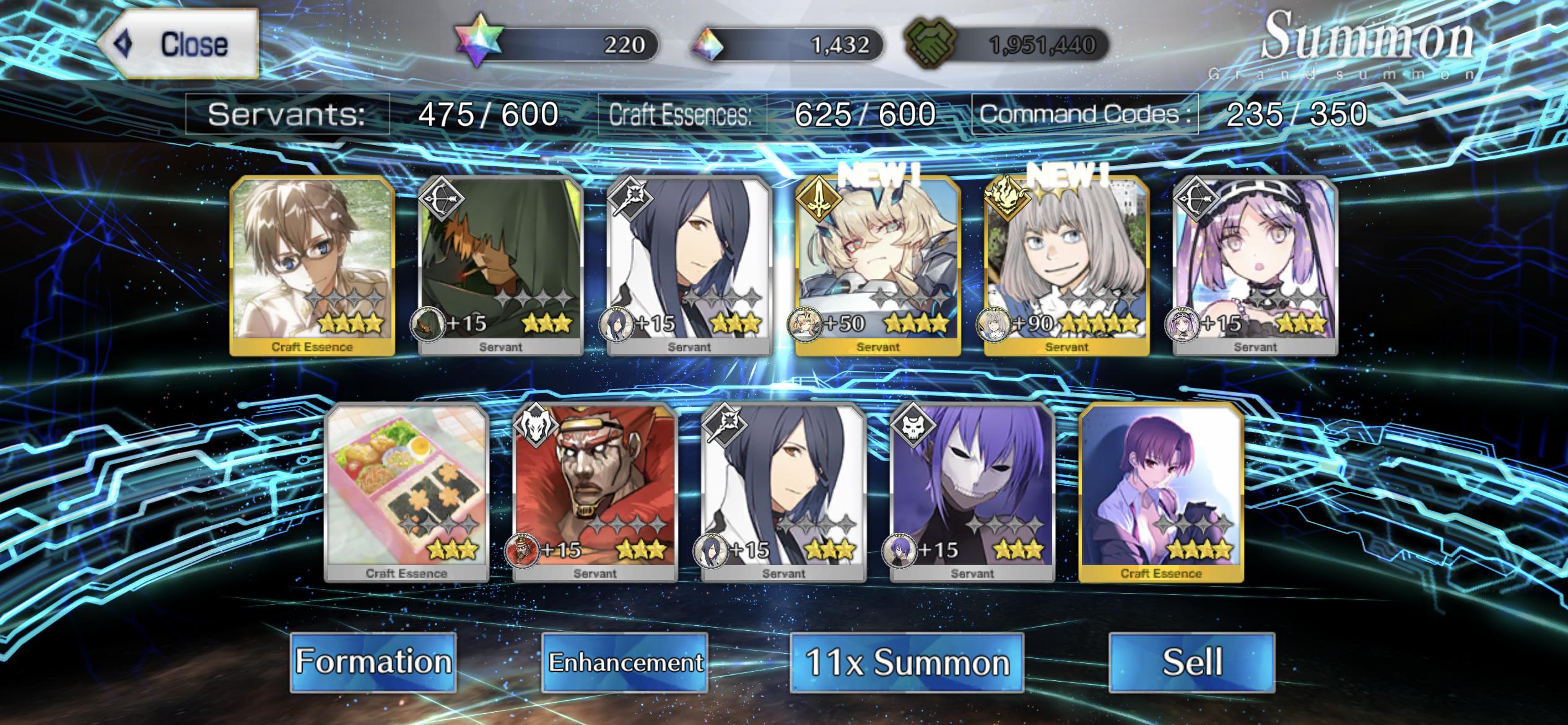Open the Formation menu
This screenshot has height=725, width=1568.
(373, 661)
